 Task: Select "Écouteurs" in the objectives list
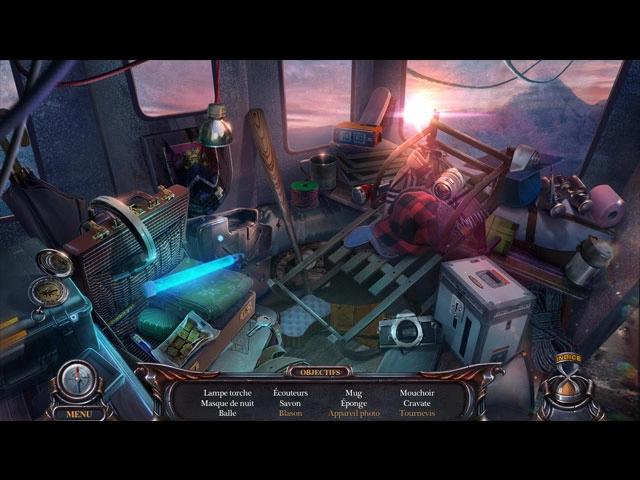tap(290, 393)
